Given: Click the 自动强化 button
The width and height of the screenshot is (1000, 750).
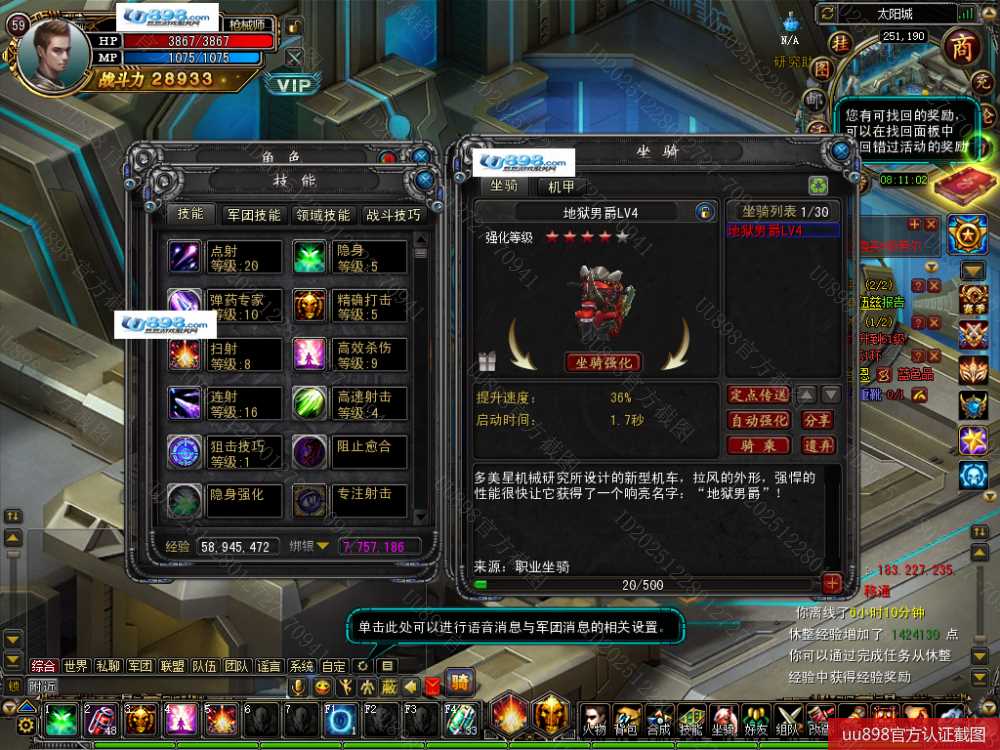Looking at the screenshot, I should coord(758,421).
